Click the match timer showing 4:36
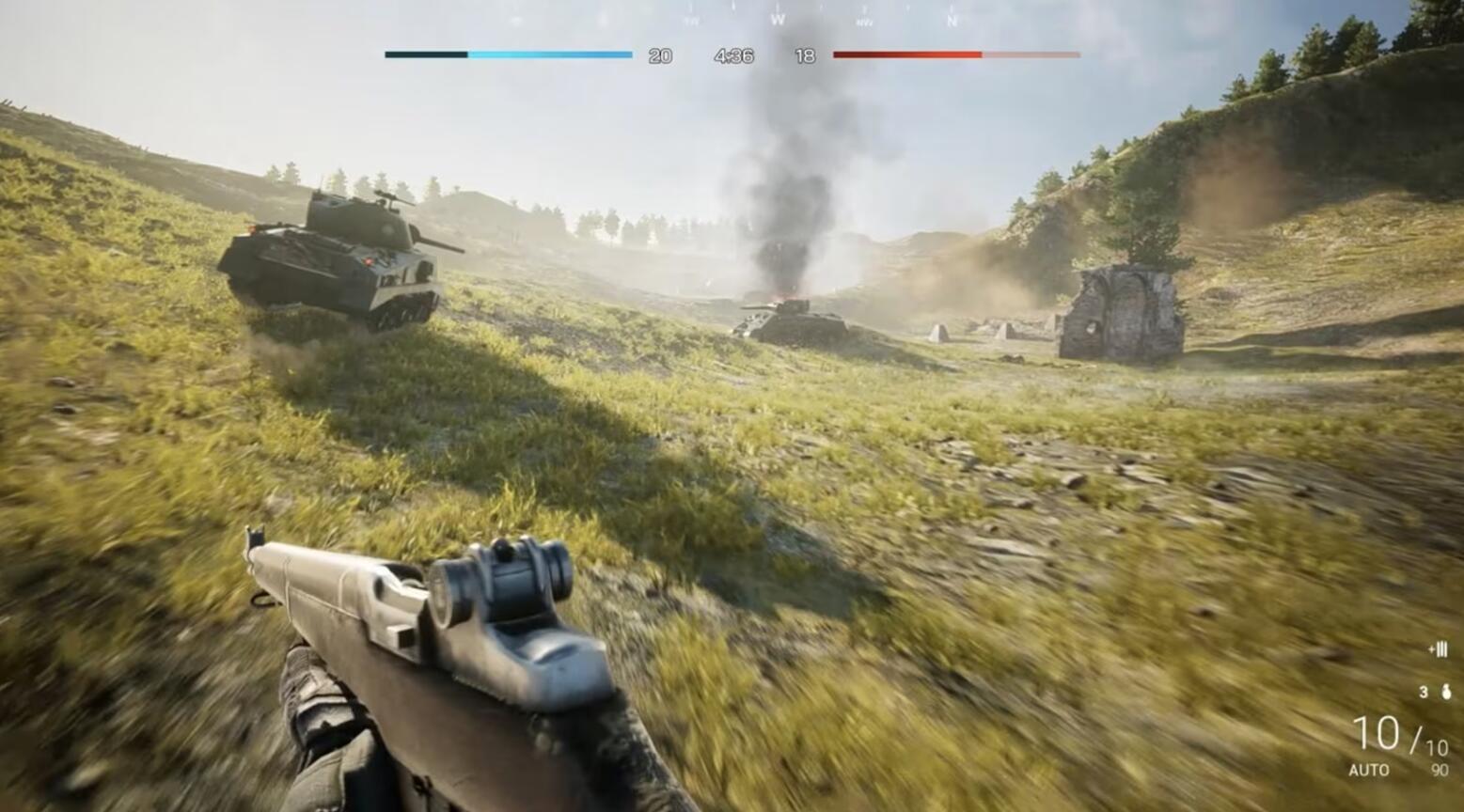 tap(736, 55)
